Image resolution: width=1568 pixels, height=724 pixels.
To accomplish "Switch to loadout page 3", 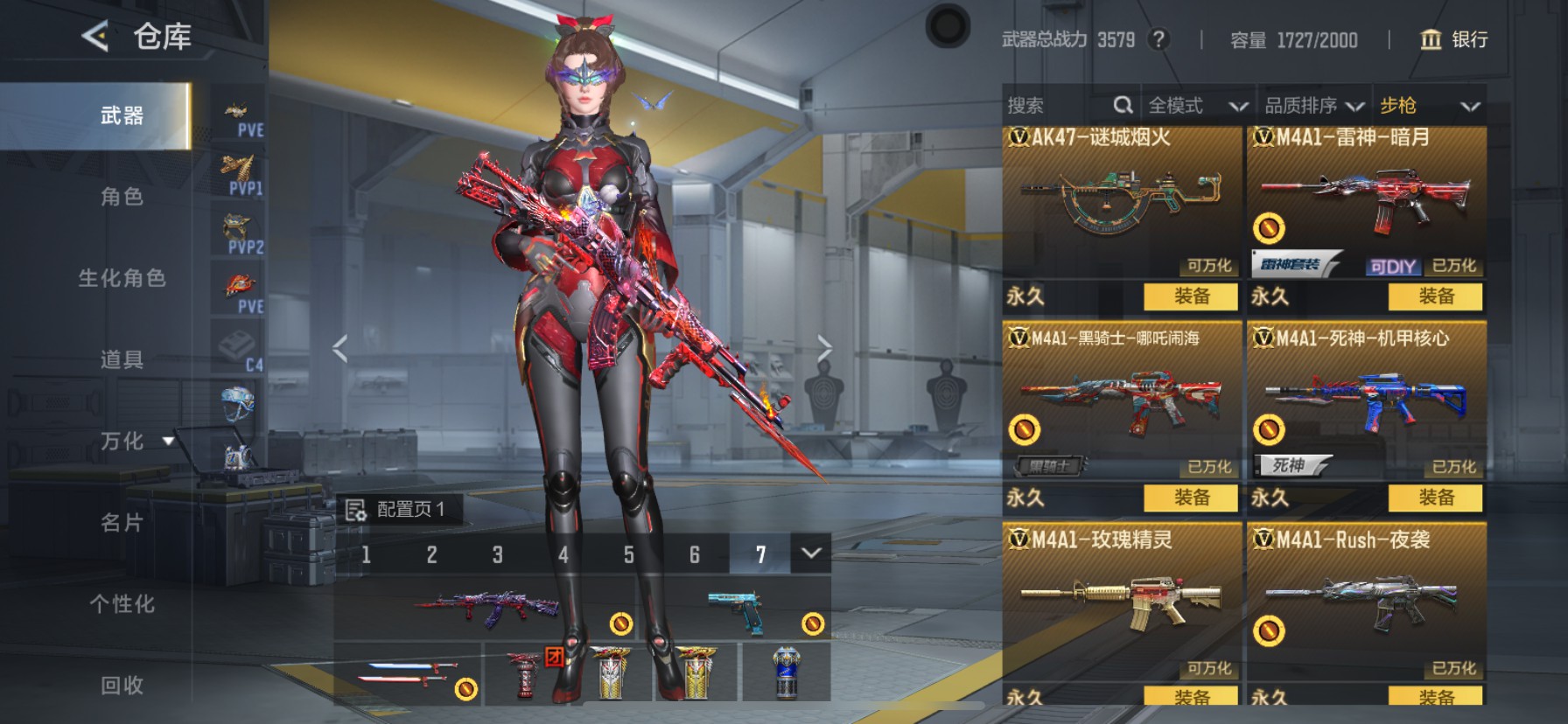I will [x=497, y=554].
